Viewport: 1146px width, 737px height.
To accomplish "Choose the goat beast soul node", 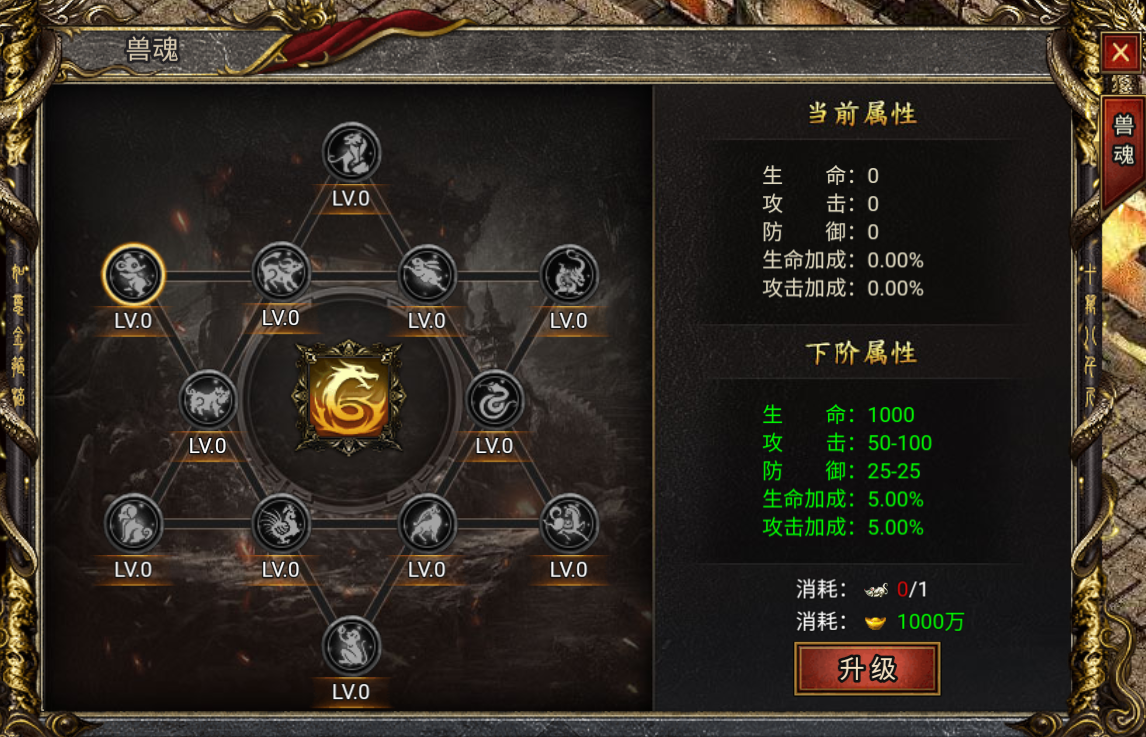I will 428,523.
